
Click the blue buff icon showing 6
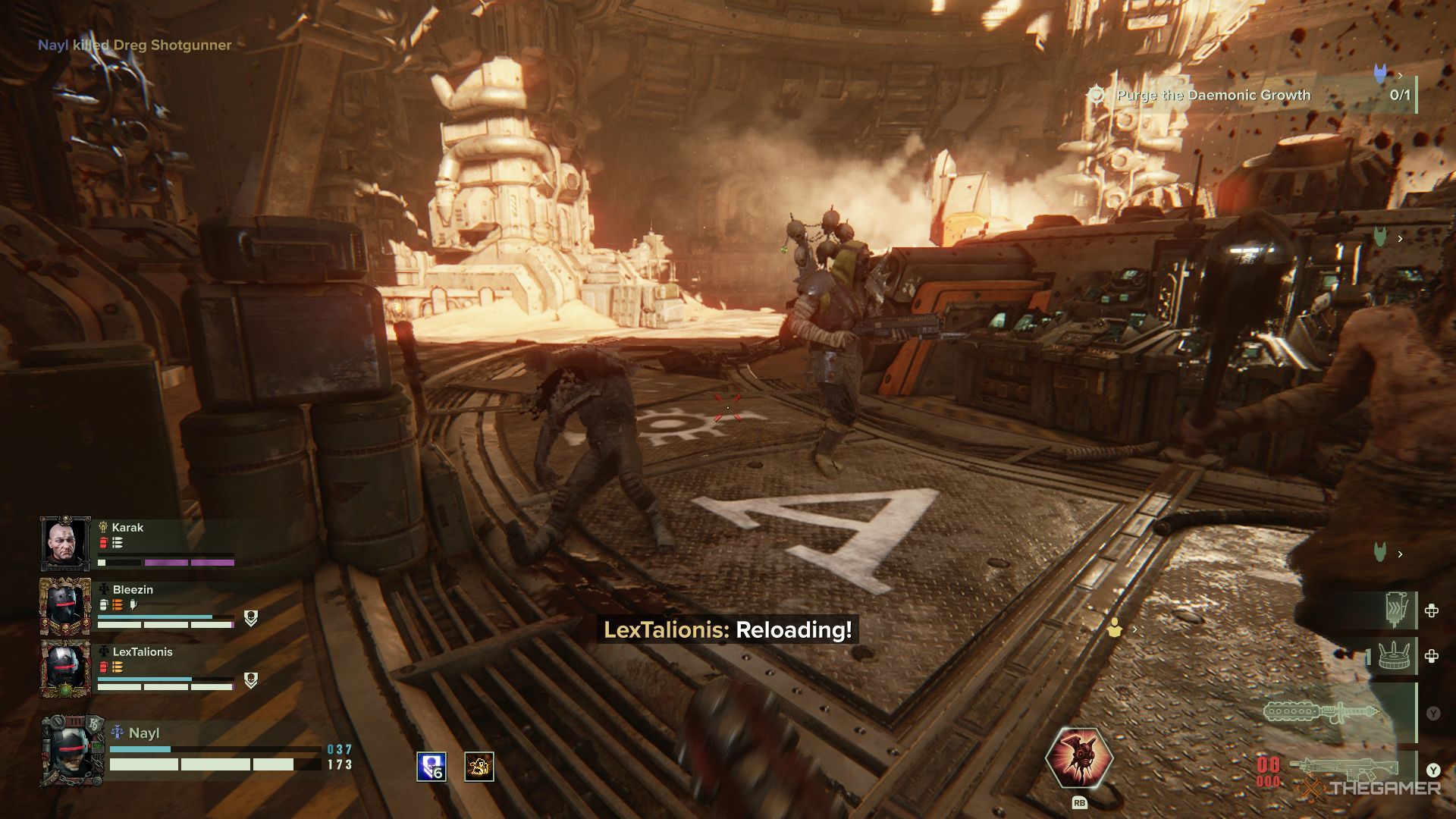pos(431,767)
